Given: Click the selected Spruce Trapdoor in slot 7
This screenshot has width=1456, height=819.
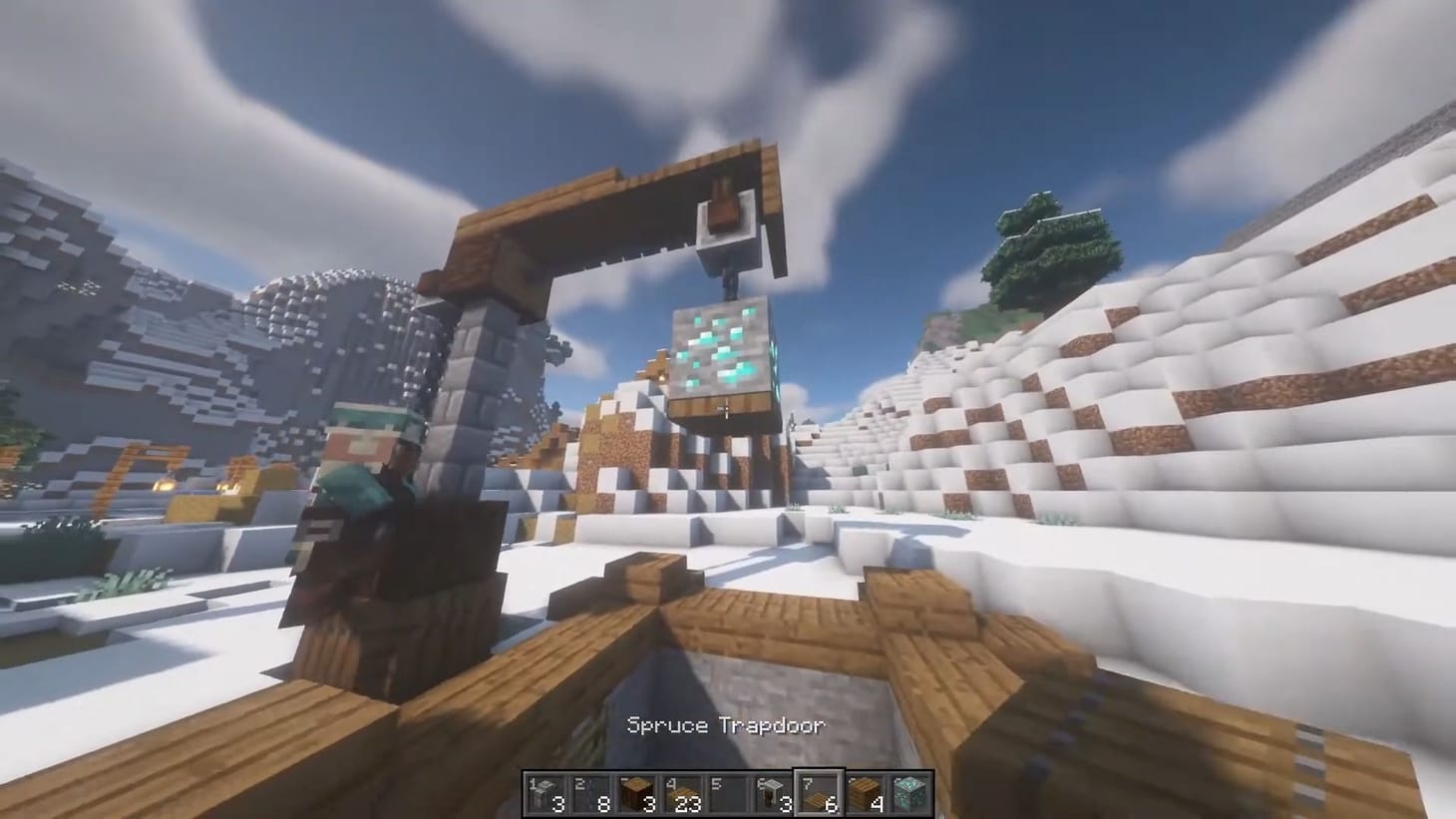Looking at the screenshot, I should [x=818, y=793].
